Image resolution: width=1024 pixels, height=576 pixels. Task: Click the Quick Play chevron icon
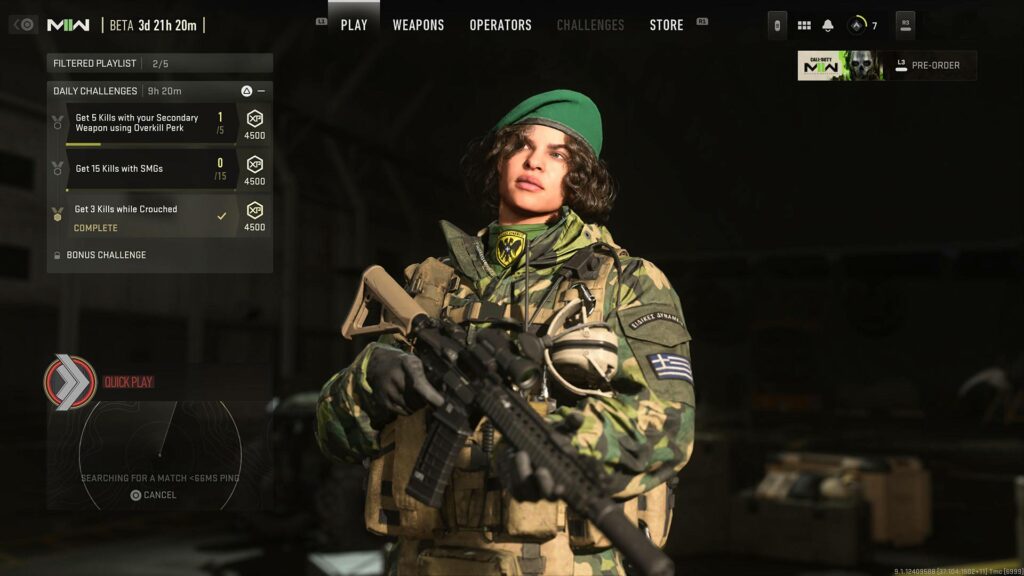click(x=70, y=382)
